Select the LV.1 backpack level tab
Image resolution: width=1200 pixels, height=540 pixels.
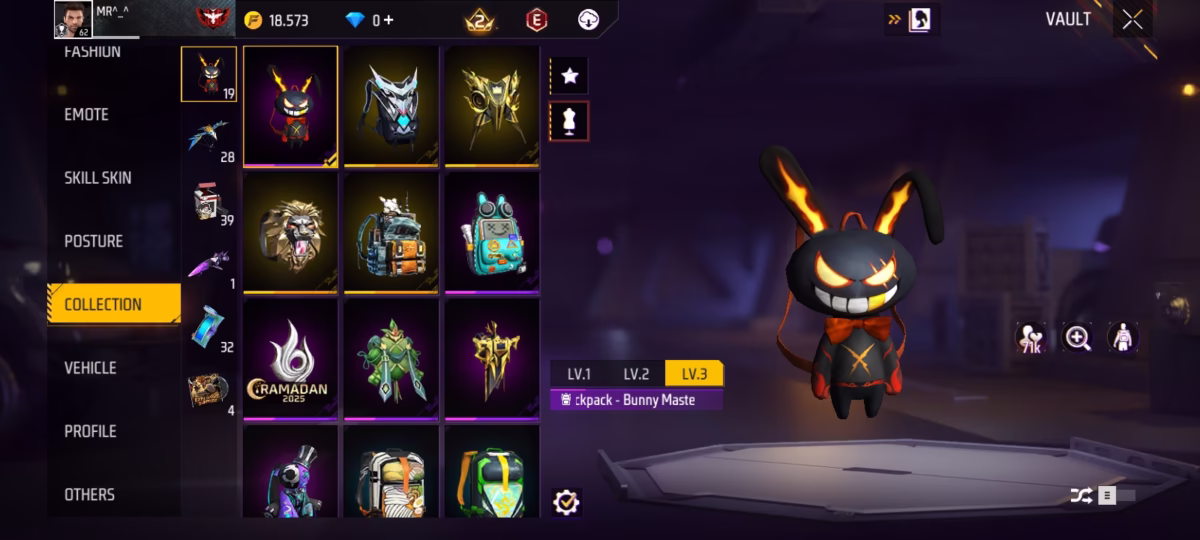(x=579, y=374)
